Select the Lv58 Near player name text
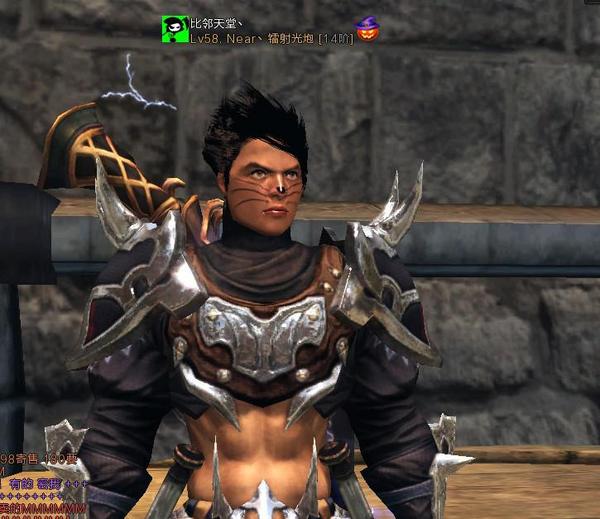The image size is (600, 519). [270, 39]
